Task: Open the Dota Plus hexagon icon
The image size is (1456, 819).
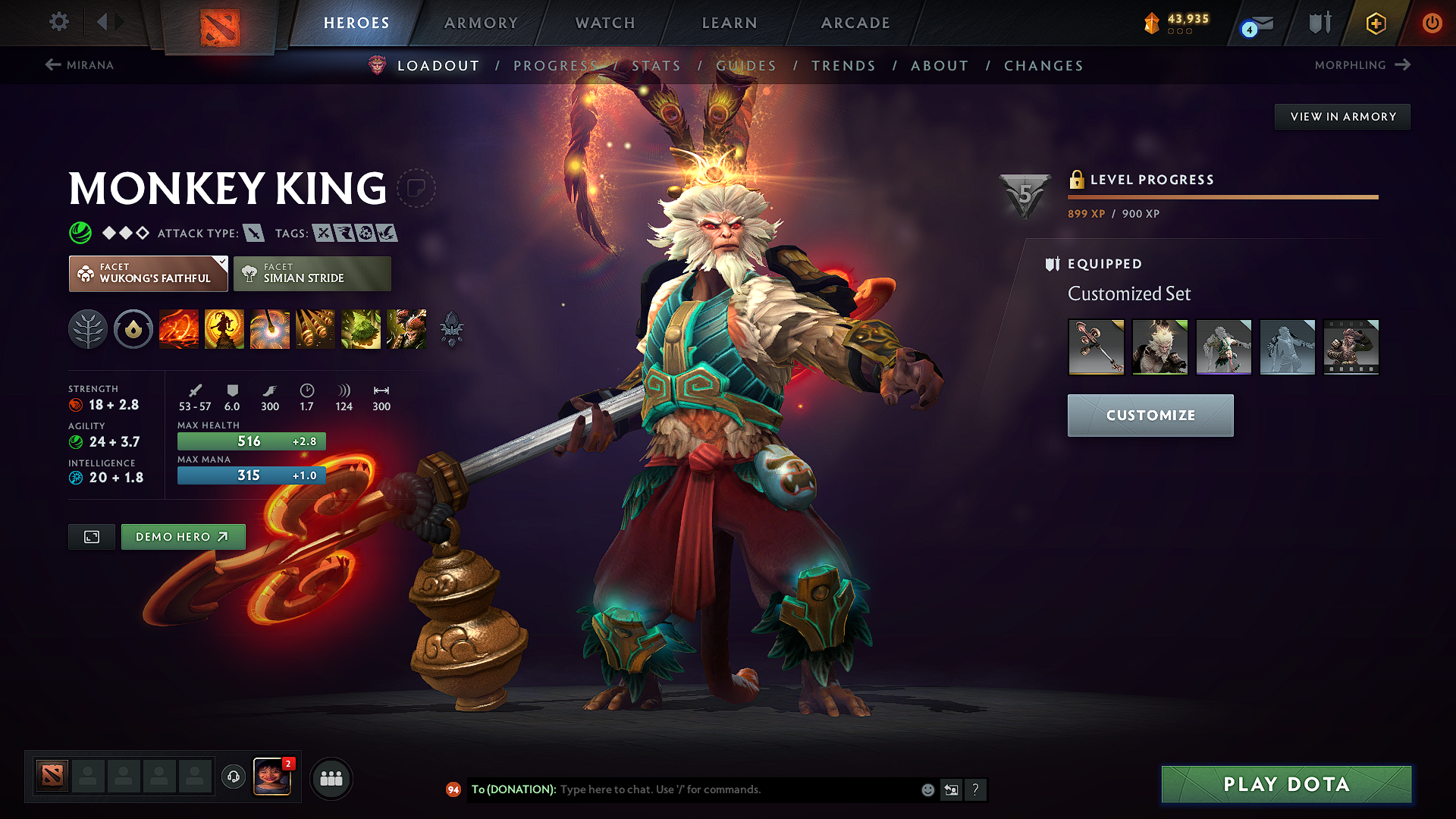Action: (x=1375, y=23)
